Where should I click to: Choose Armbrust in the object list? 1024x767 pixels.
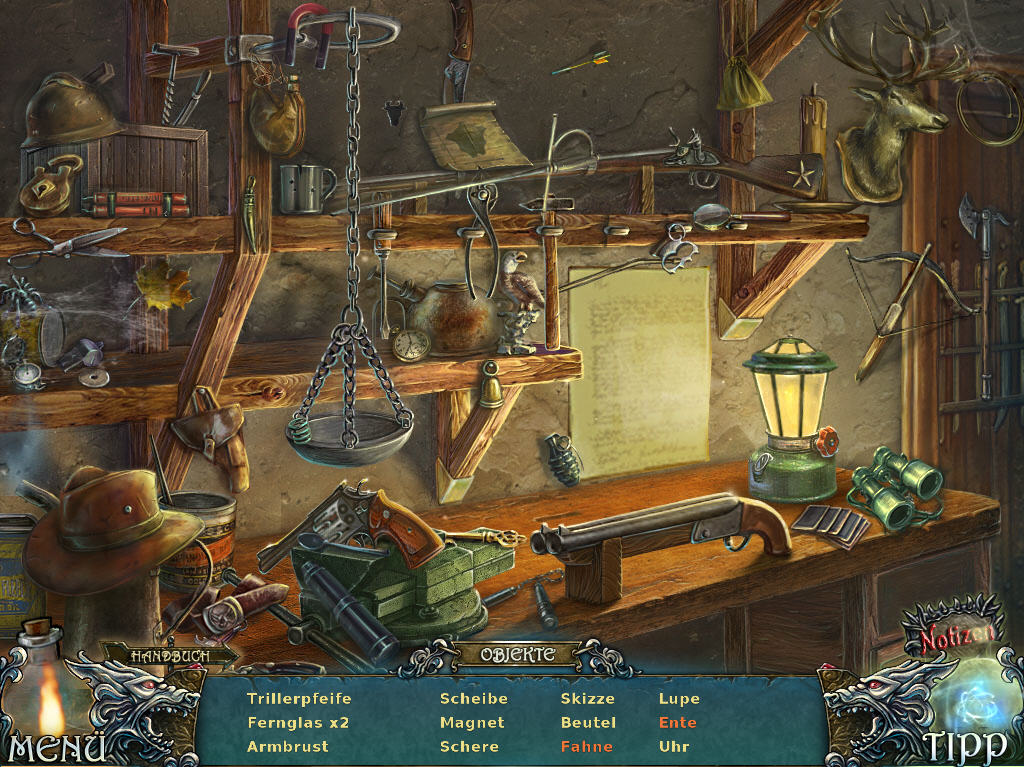pos(287,747)
